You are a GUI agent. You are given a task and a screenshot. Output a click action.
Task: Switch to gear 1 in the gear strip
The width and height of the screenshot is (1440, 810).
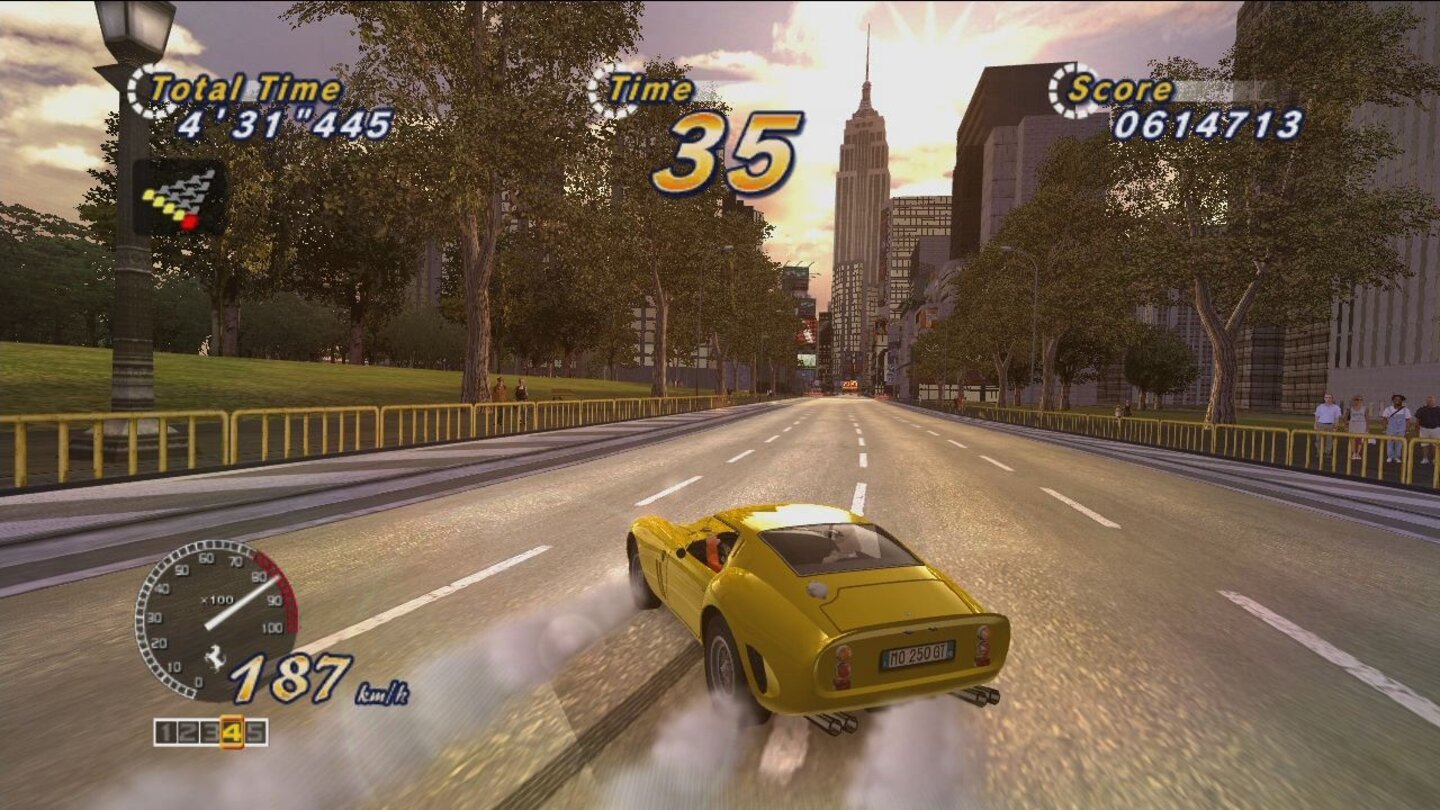166,731
